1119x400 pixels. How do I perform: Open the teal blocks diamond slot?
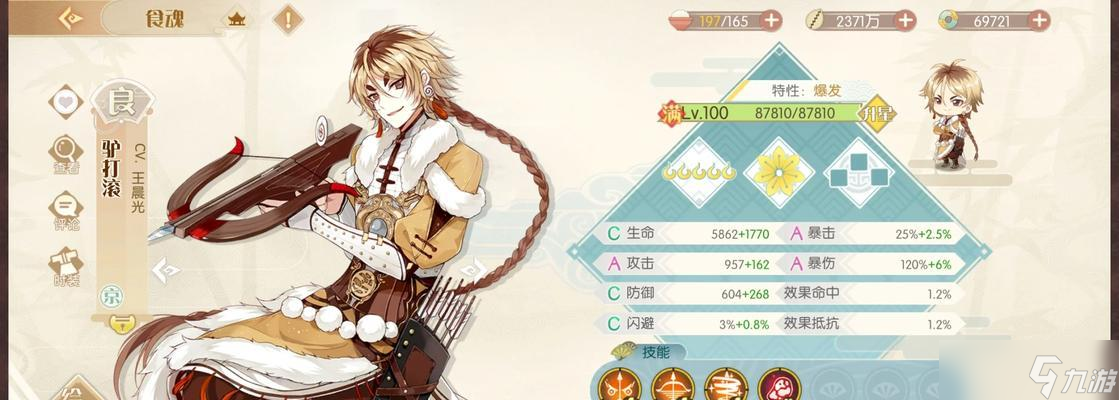tap(857, 173)
